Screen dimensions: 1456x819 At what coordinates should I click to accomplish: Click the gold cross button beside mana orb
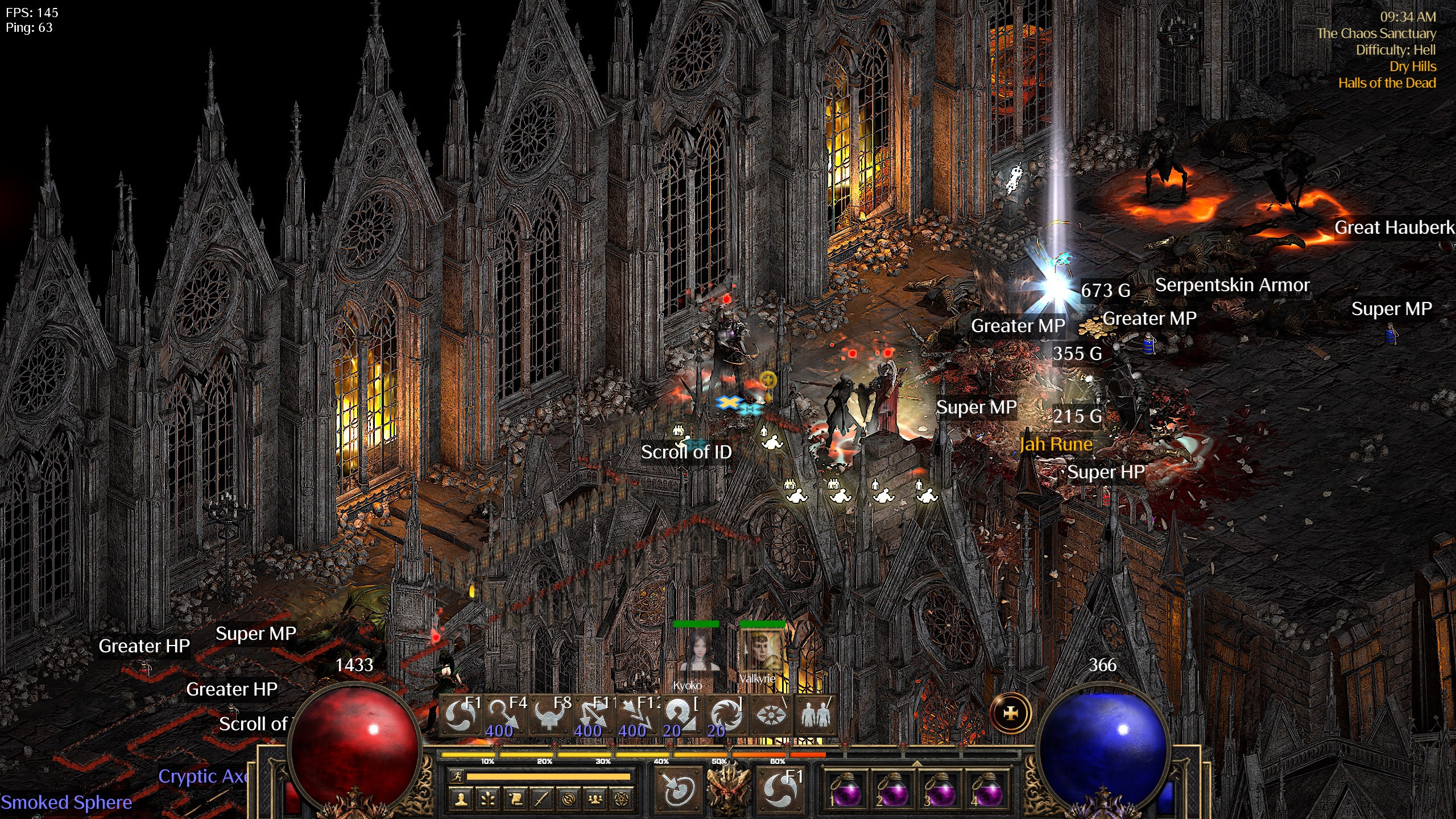[x=1011, y=713]
